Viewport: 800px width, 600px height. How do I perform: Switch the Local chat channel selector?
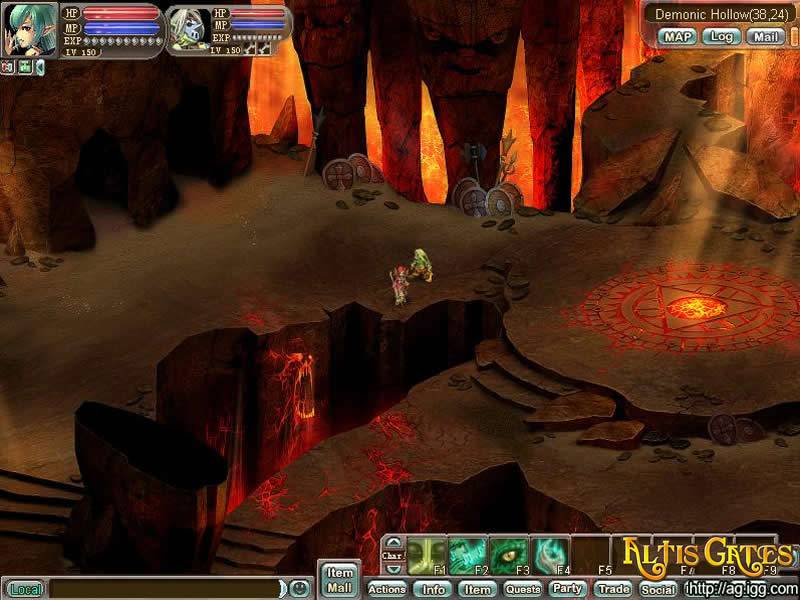tap(26, 589)
